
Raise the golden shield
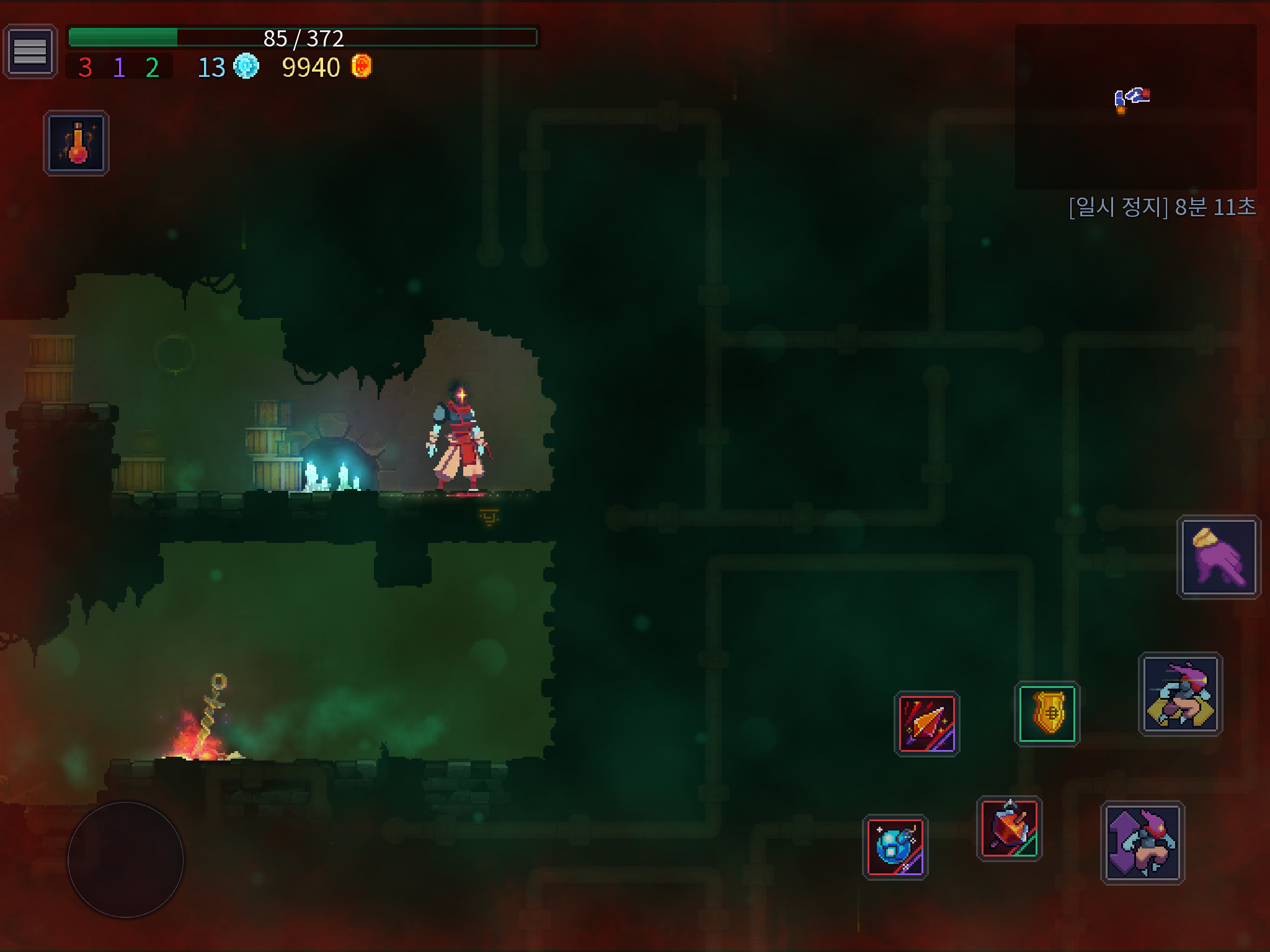pos(1047,713)
